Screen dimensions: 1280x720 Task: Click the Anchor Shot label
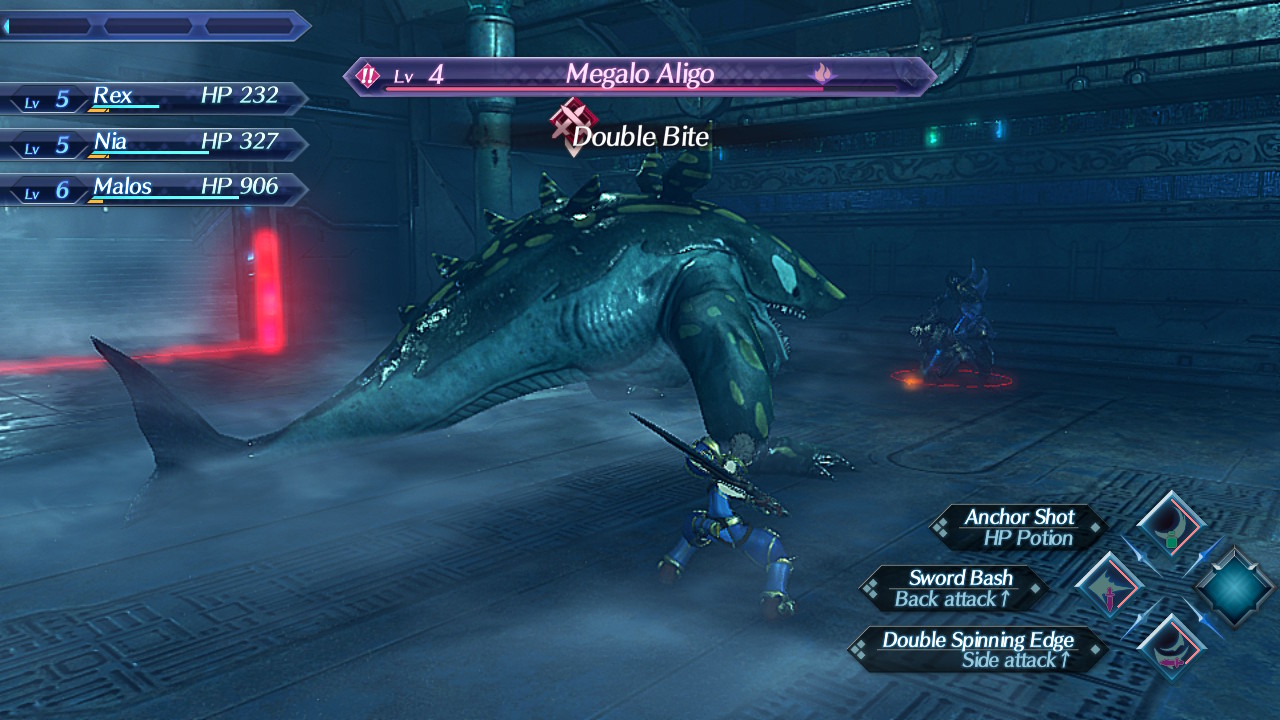[x=1018, y=527]
